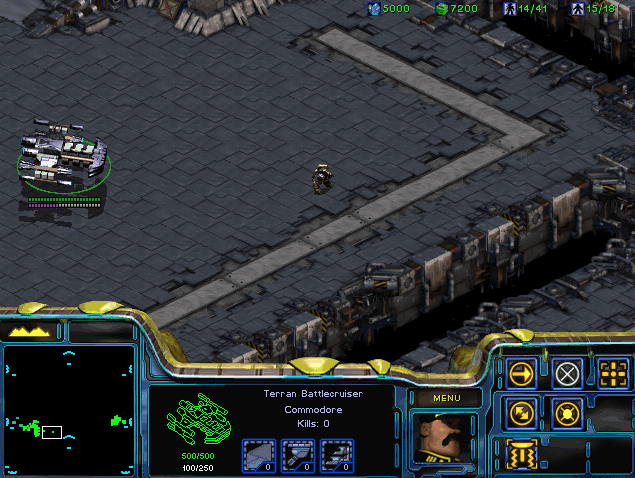Issue the Stop command
The image size is (635, 478).
(x=567, y=374)
